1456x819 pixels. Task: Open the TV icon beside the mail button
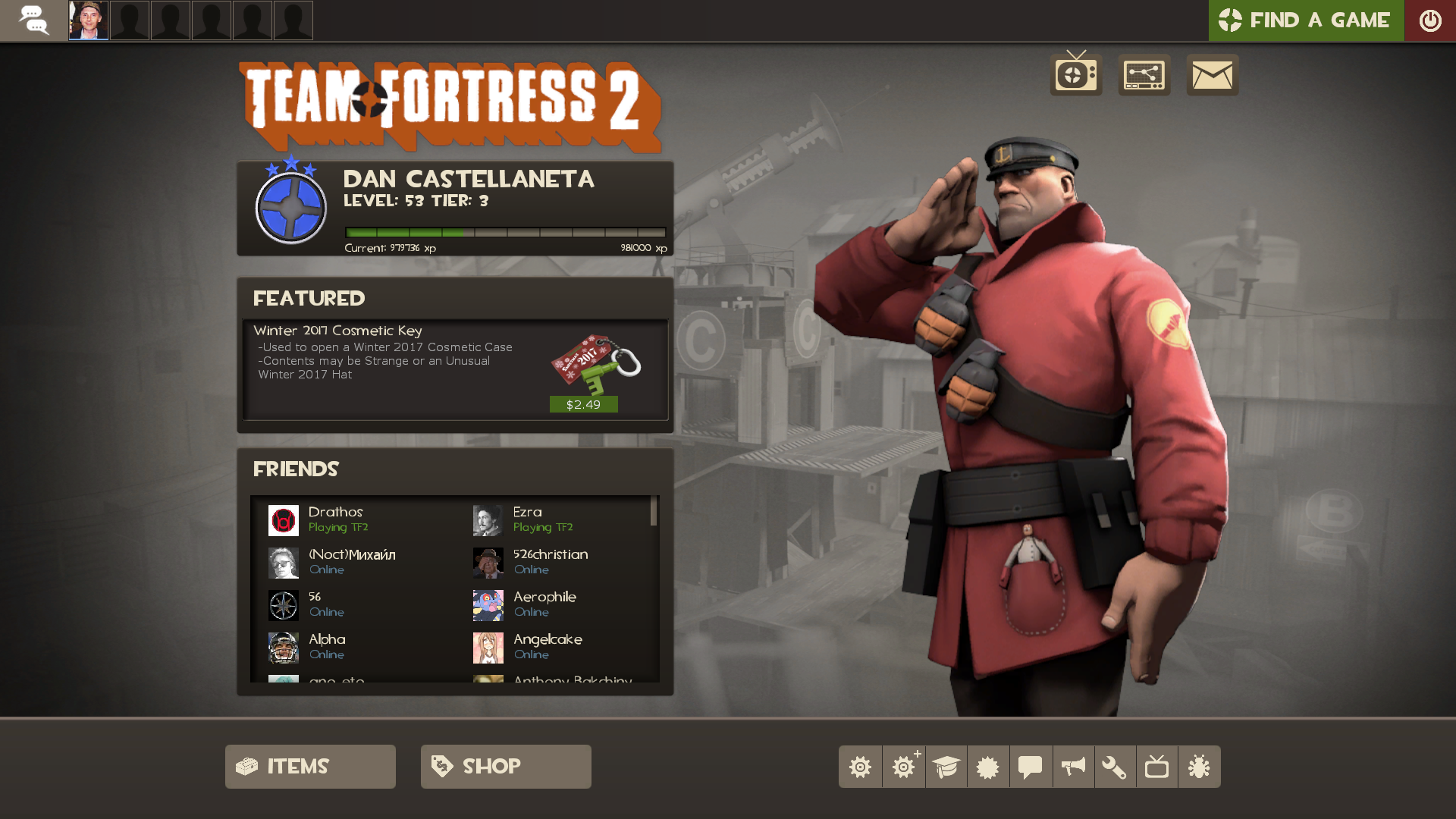coord(1075,74)
